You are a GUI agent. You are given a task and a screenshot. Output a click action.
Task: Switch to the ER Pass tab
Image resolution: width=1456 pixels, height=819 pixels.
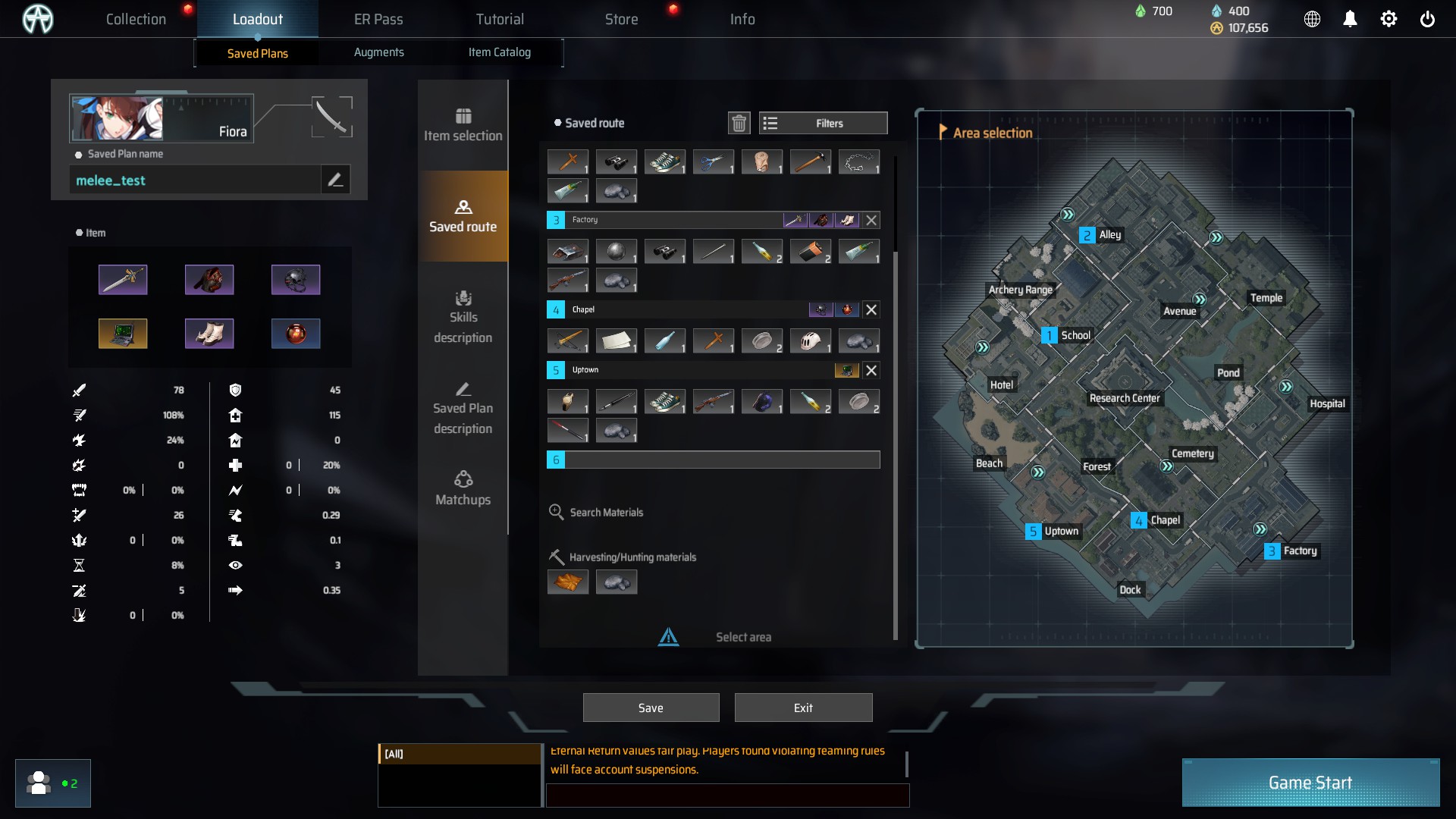point(378,19)
